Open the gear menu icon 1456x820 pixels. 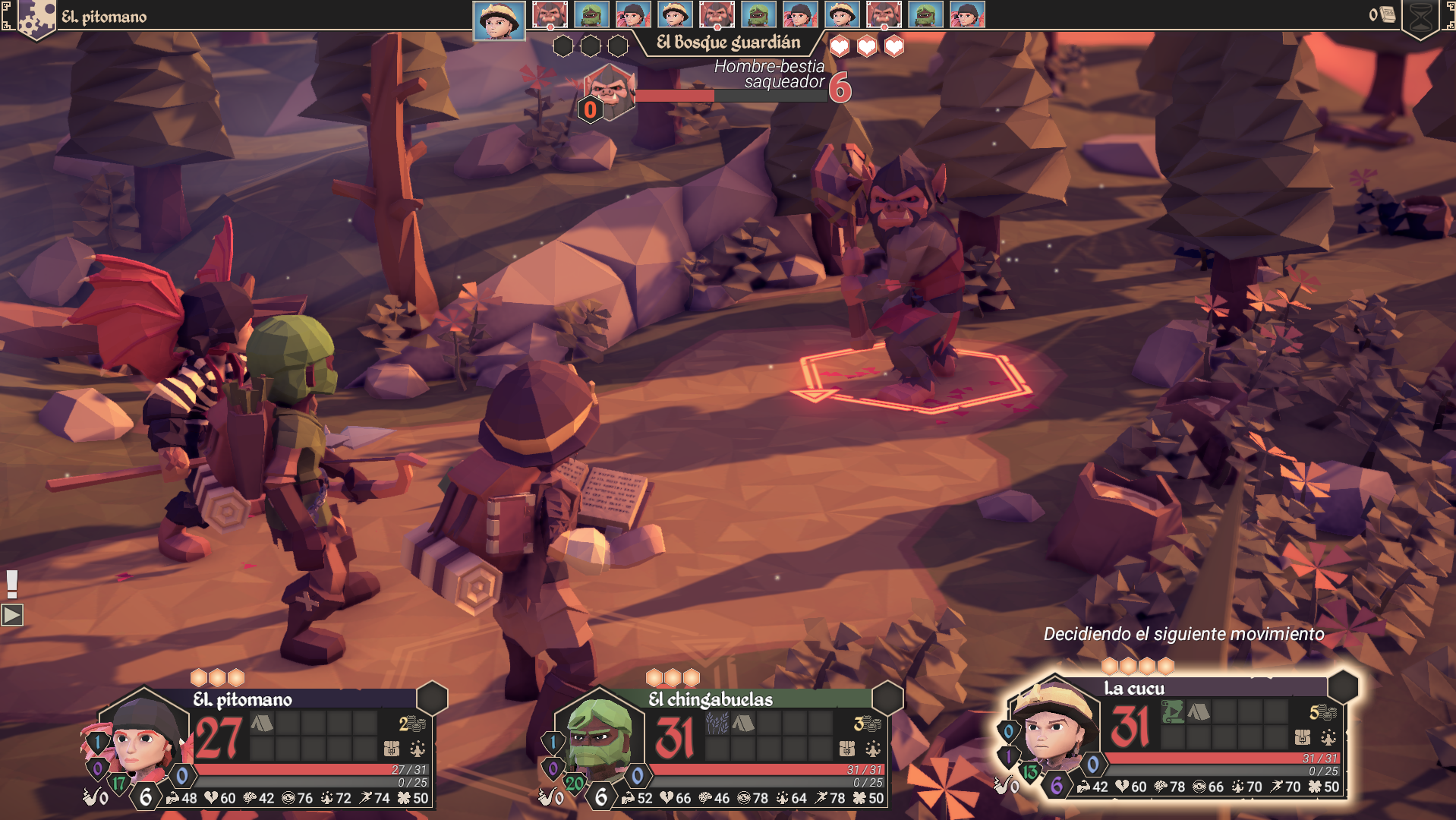(34, 18)
